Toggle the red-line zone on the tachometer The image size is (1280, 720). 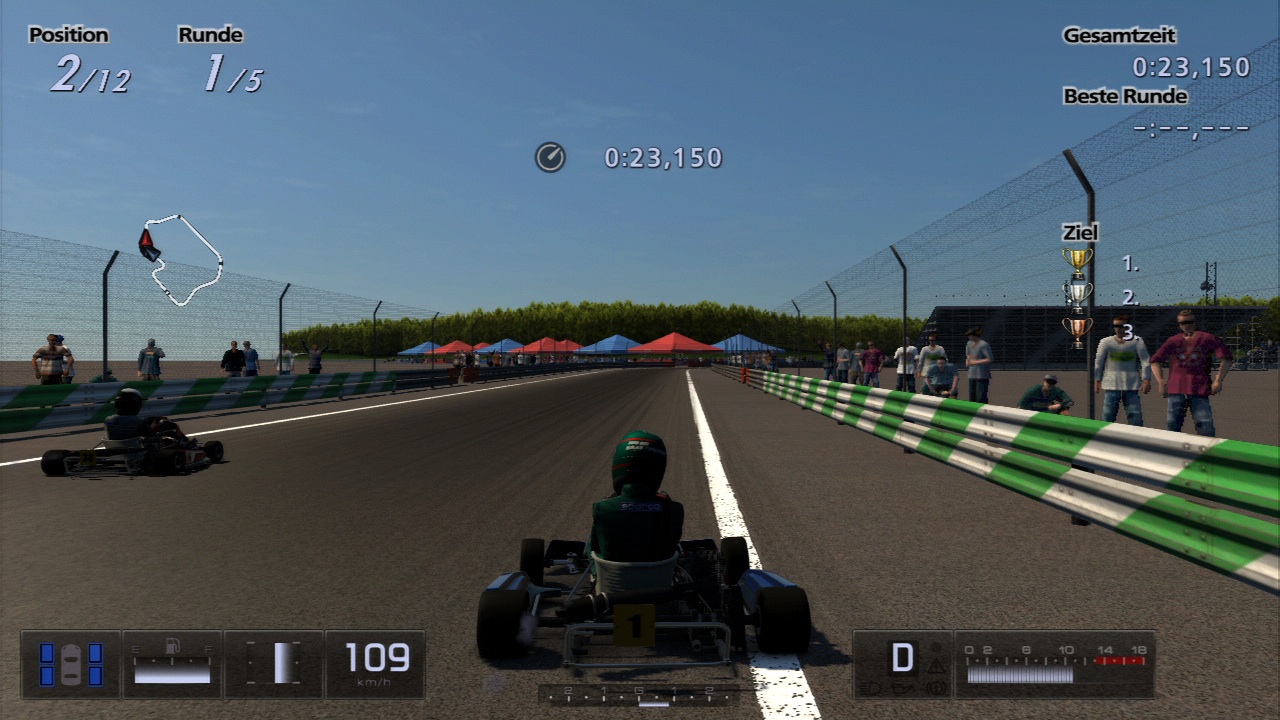pos(1119,661)
